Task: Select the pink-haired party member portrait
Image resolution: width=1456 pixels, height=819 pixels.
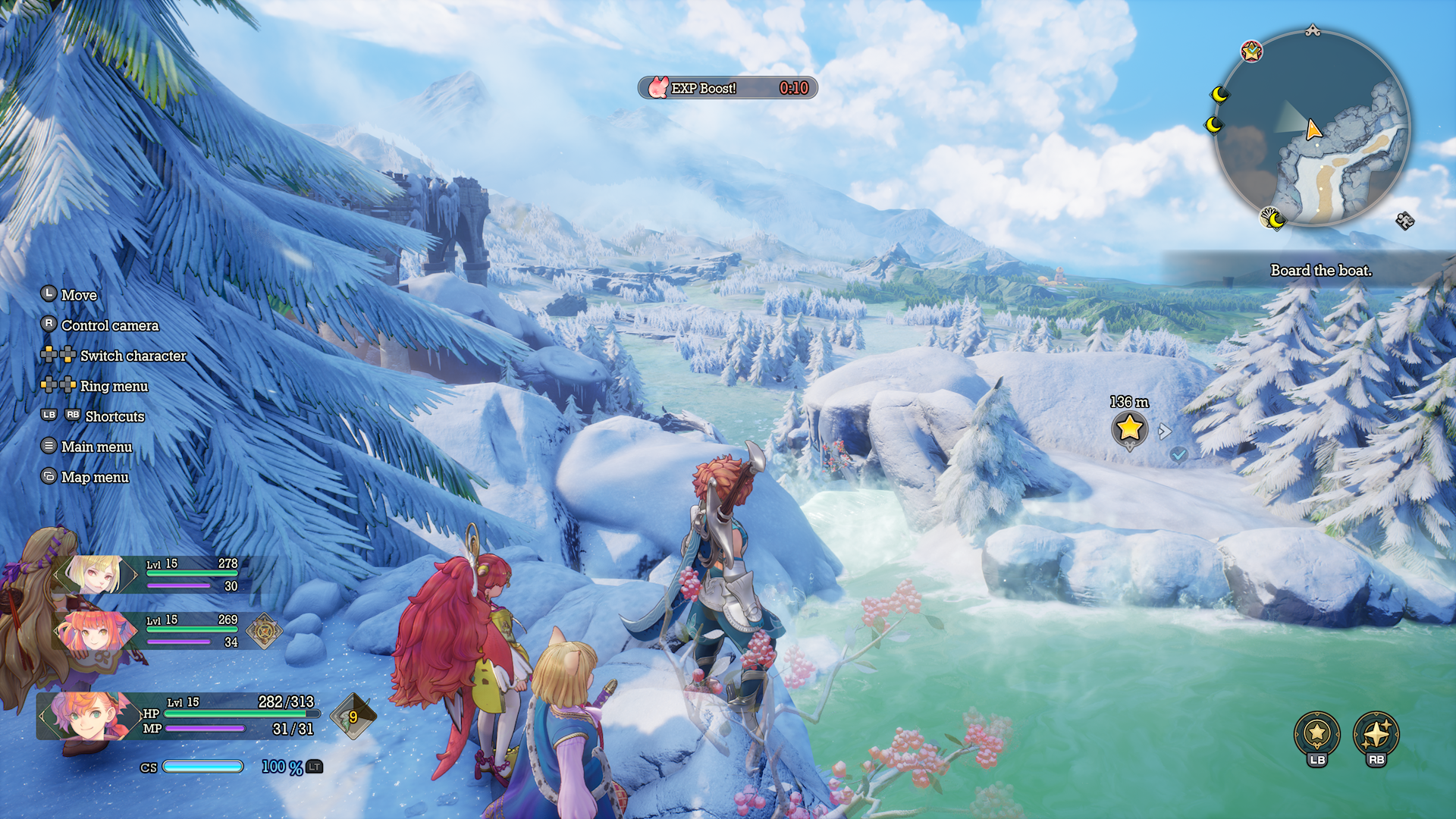Action: 94,631
